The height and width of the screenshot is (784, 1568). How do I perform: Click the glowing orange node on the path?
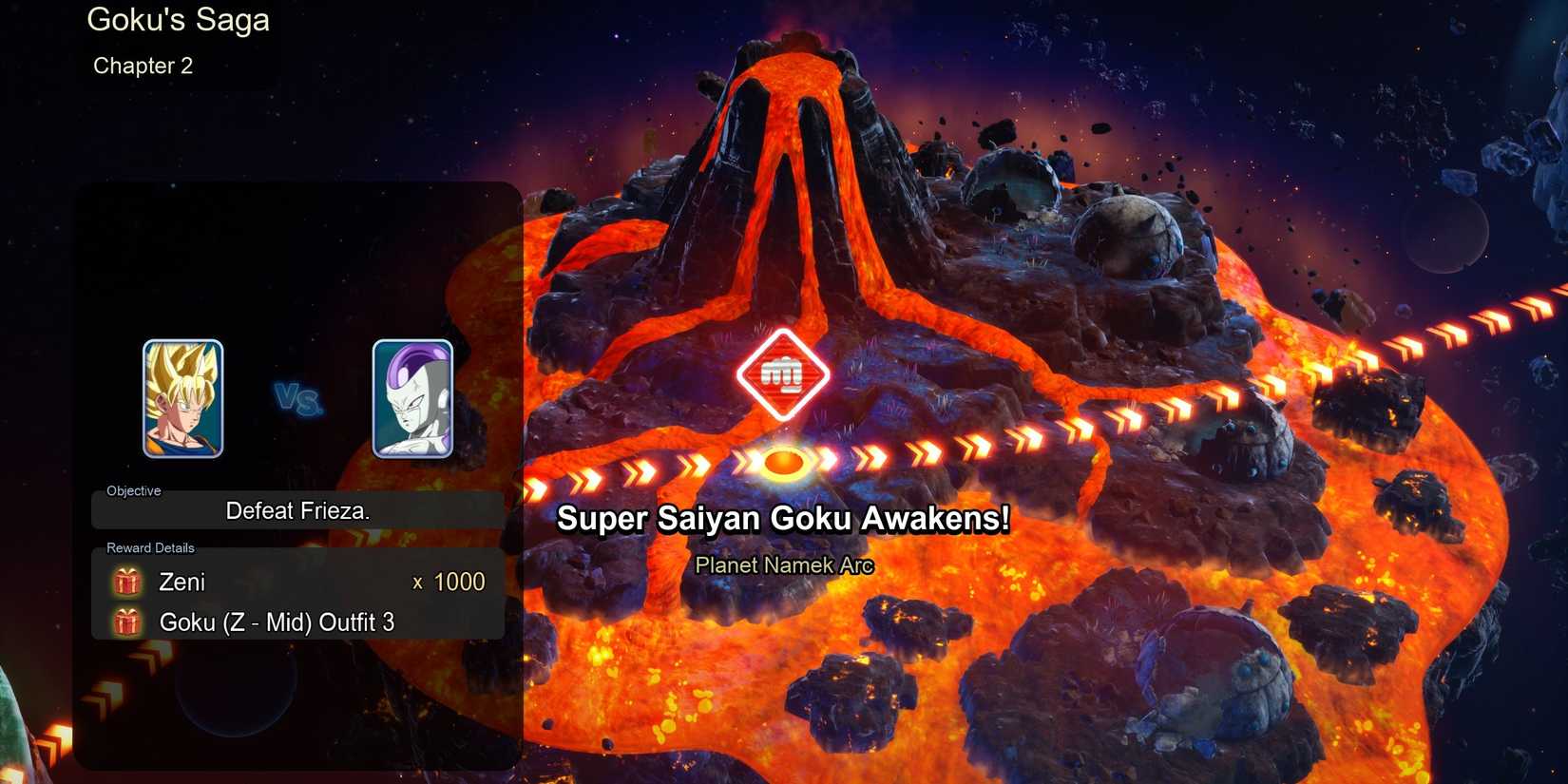785,463
